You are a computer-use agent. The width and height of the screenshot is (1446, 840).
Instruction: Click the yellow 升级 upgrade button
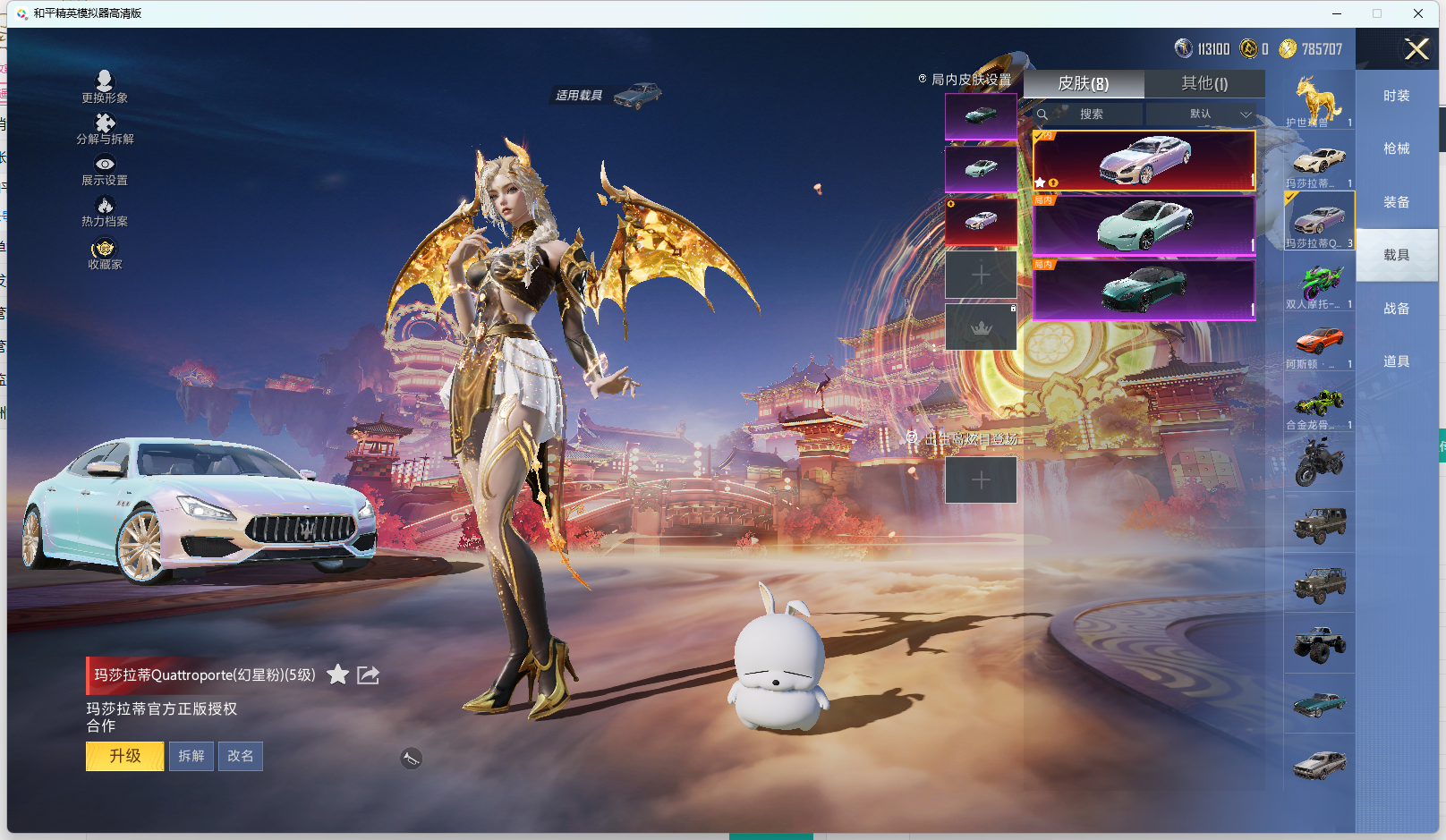coord(124,756)
